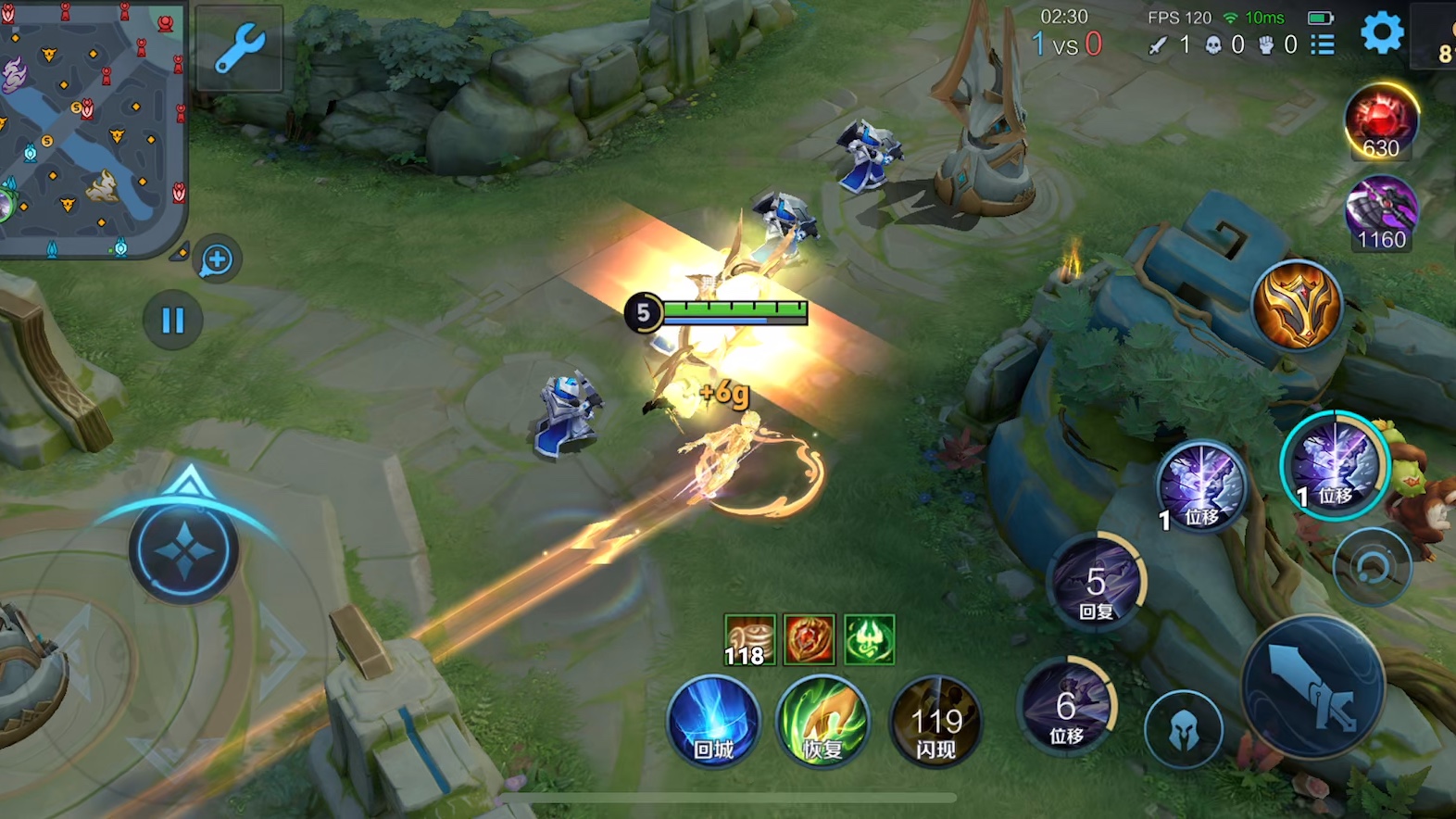Activate the golden winged armor active item

point(1297,305)
